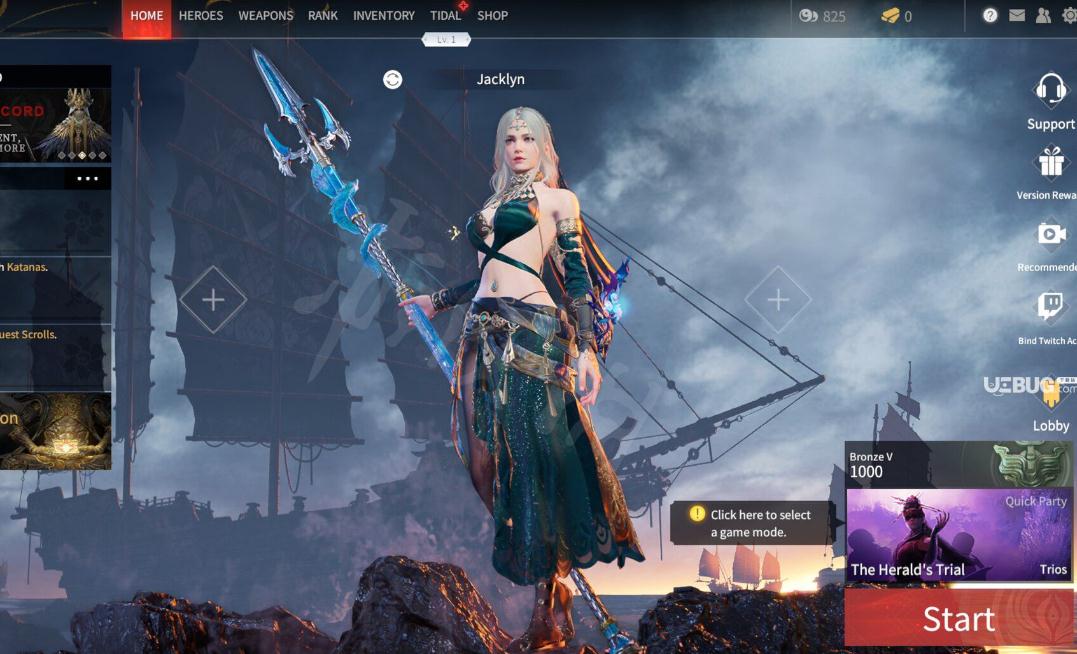Bind Twitch account icon
1077x654 pixels.
tap(1051, 307)
